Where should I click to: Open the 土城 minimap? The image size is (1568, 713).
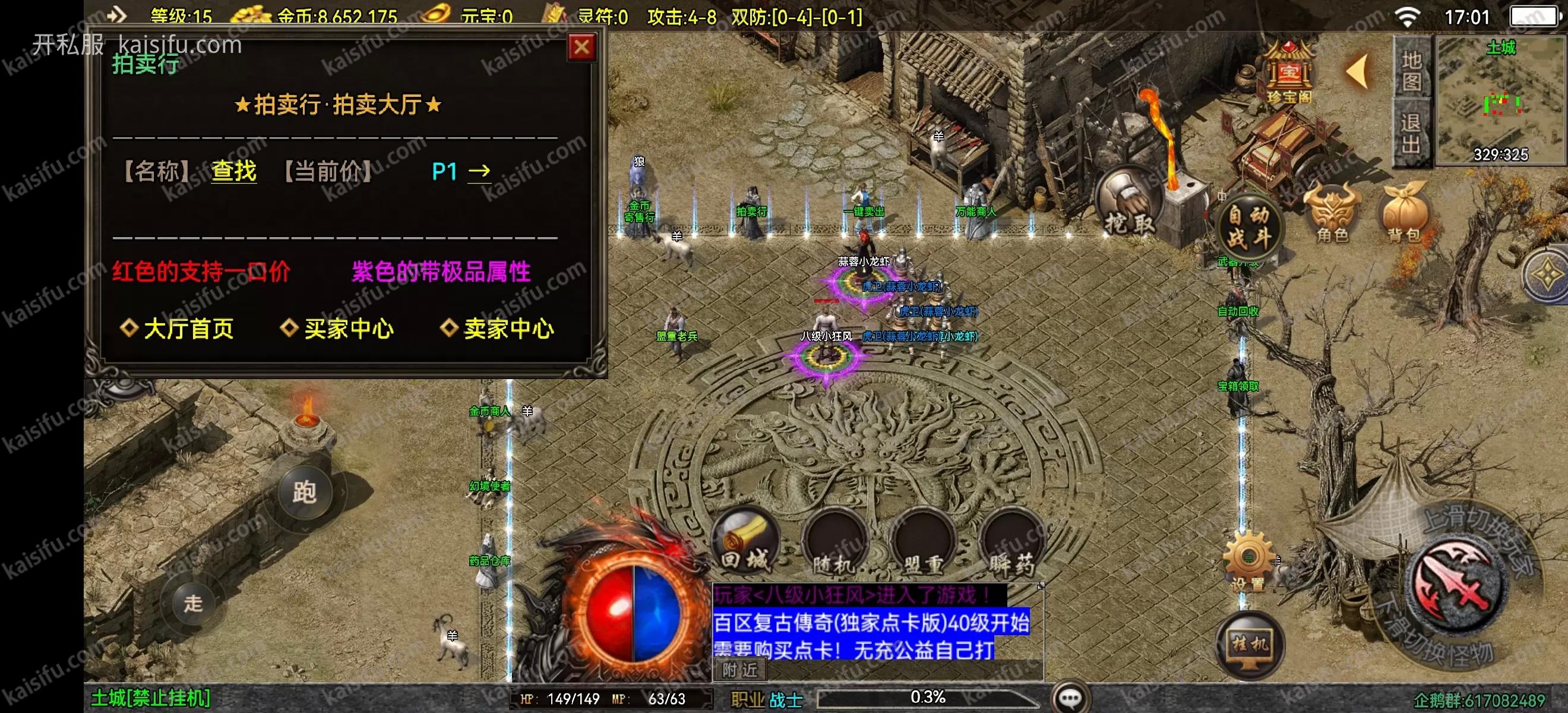1500,100
